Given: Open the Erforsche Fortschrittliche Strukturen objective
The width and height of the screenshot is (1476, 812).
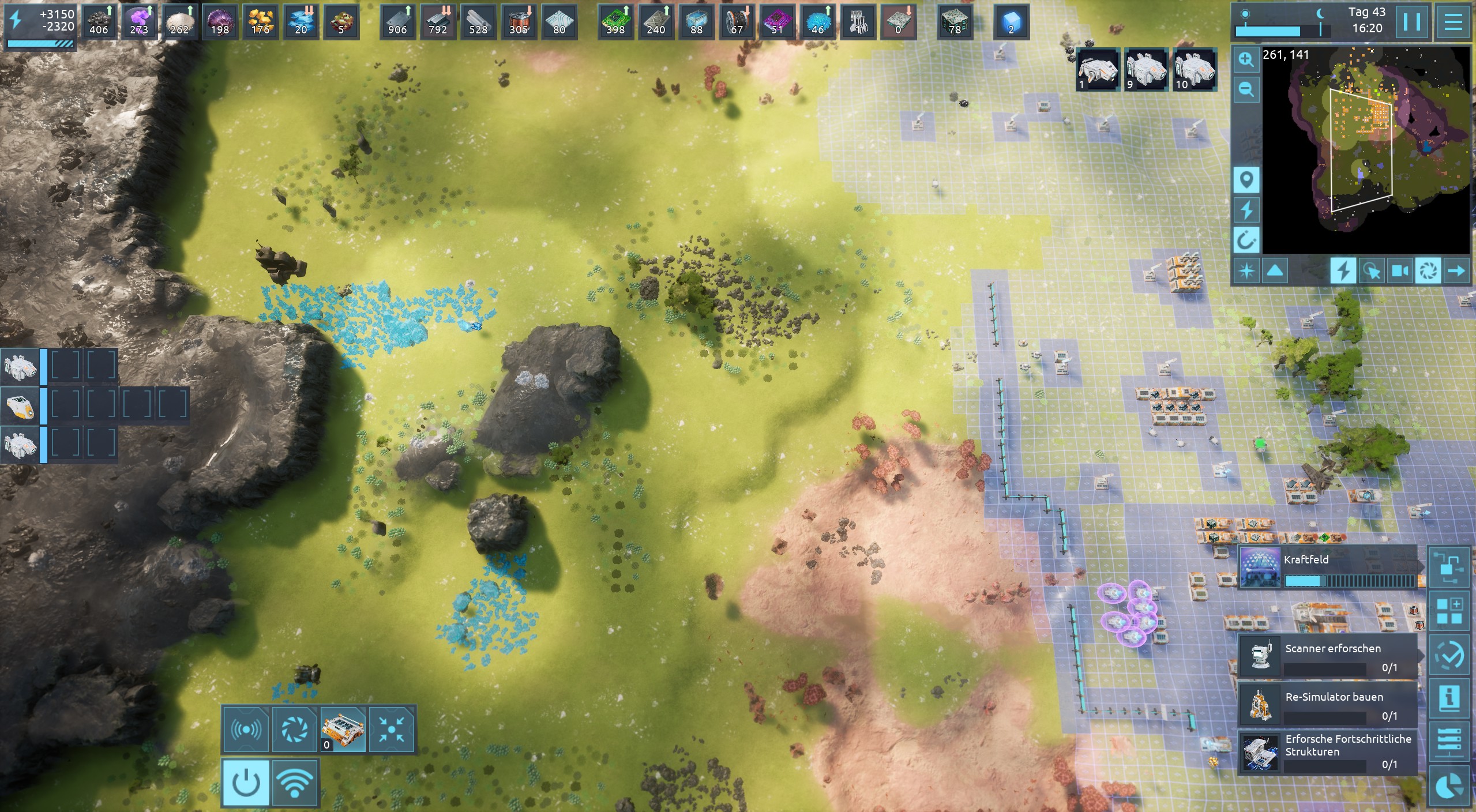Looking at the screenshot, I should (x=1328, y=752).
